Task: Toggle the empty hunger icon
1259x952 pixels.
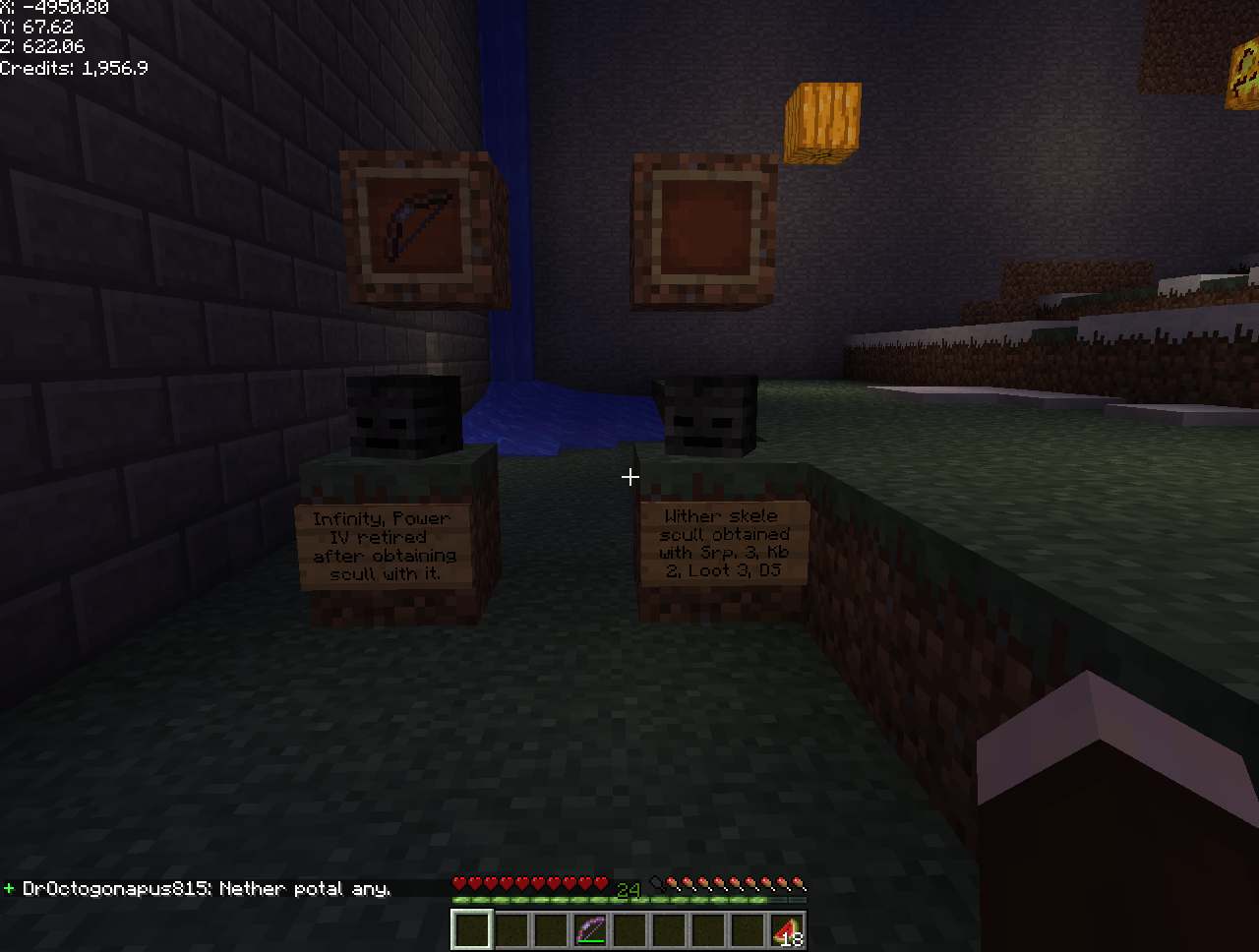Action: point(656,883)
